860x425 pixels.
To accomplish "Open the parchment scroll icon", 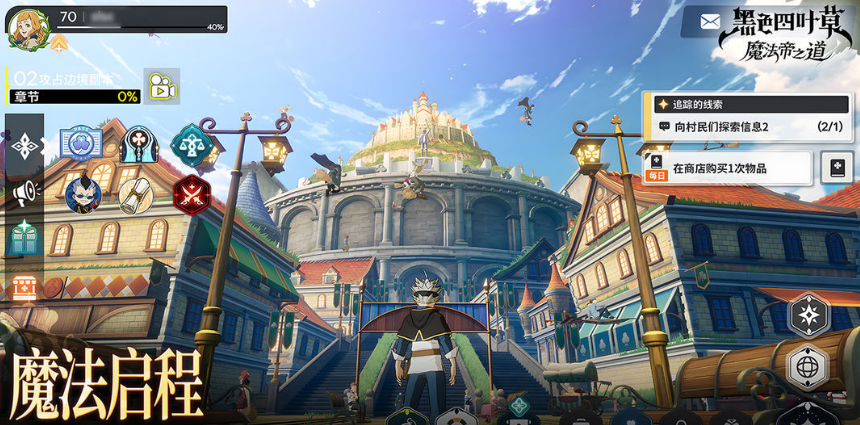I will (x=134, y=194).
